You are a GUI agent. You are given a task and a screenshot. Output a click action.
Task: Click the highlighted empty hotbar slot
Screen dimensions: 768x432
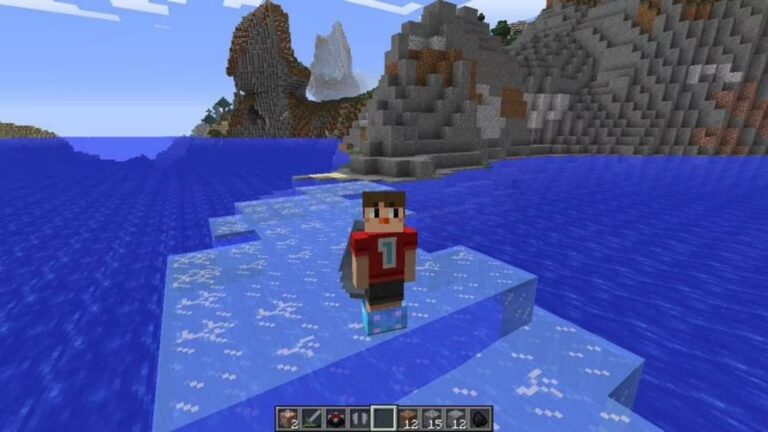point(383,418)
